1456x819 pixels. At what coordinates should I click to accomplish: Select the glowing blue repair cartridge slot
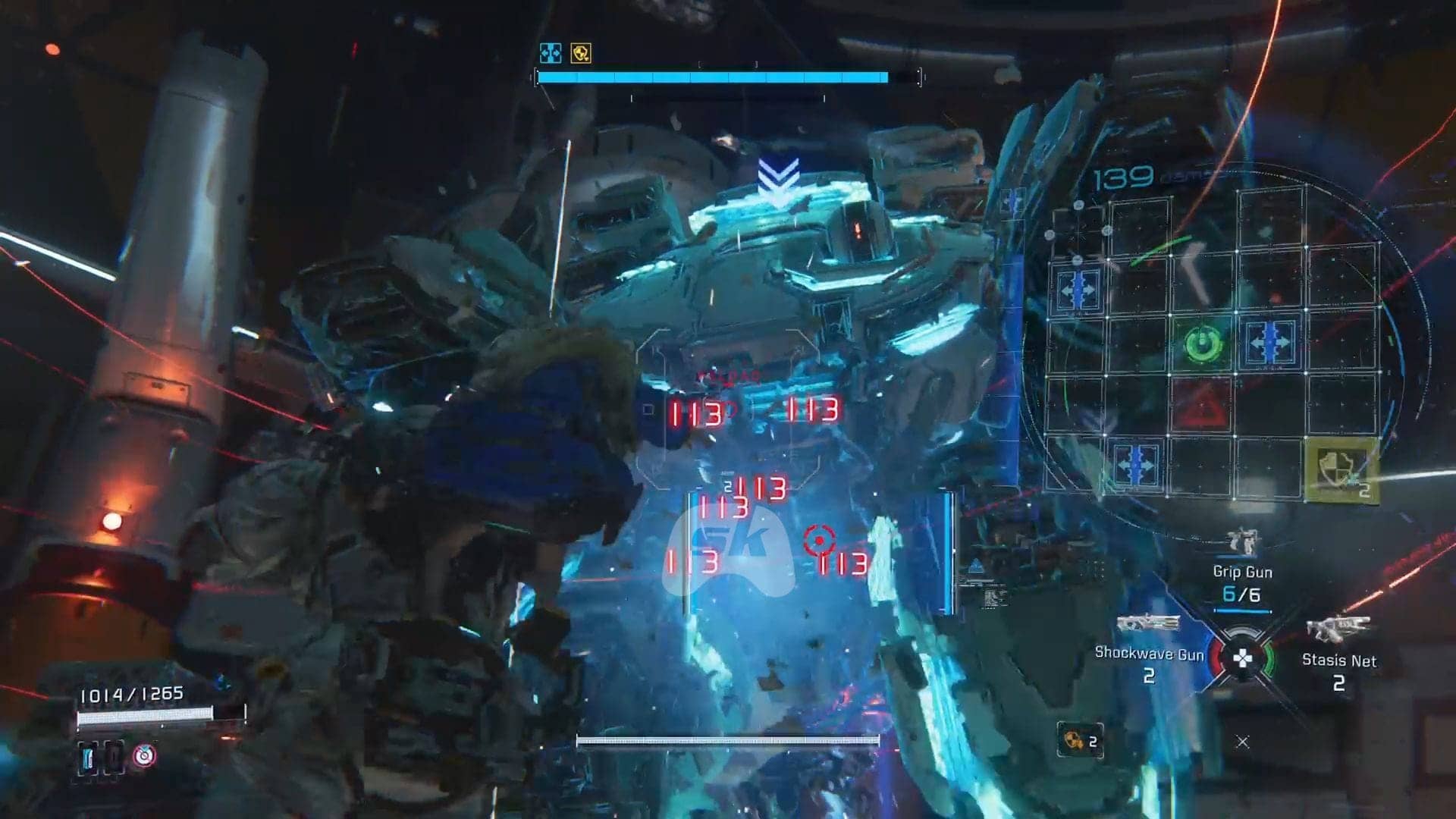click(88, 757)
